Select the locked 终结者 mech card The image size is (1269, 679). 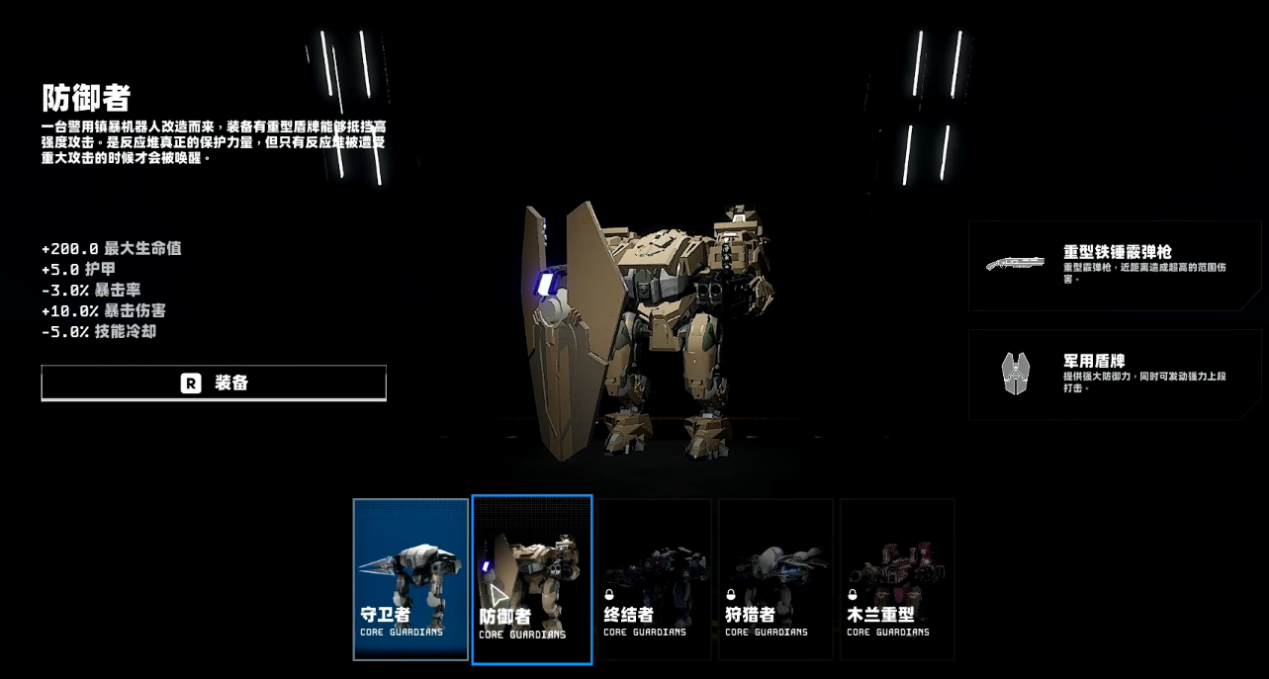pos(654,579)
